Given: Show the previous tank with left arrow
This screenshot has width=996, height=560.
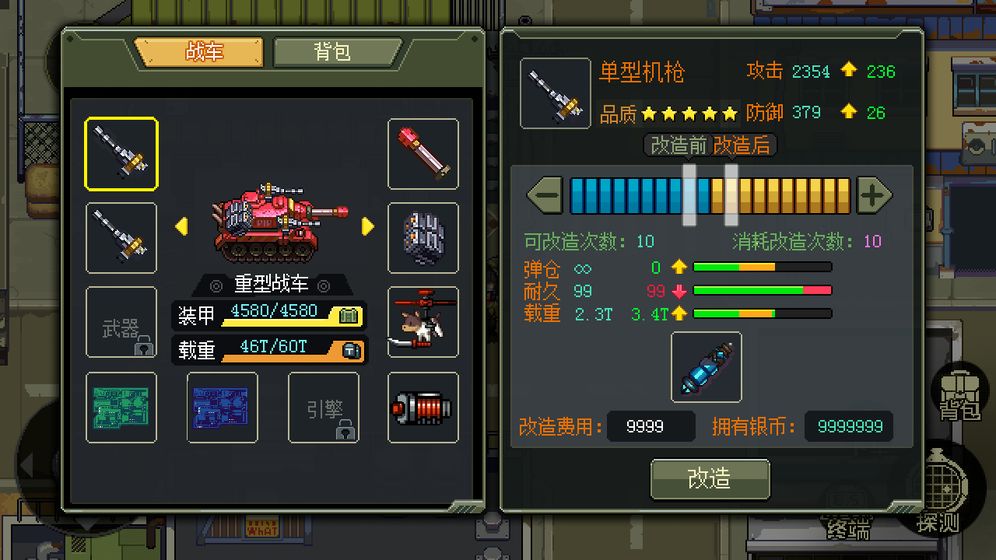Looking at the screenshot, I should tap(182, 227).
